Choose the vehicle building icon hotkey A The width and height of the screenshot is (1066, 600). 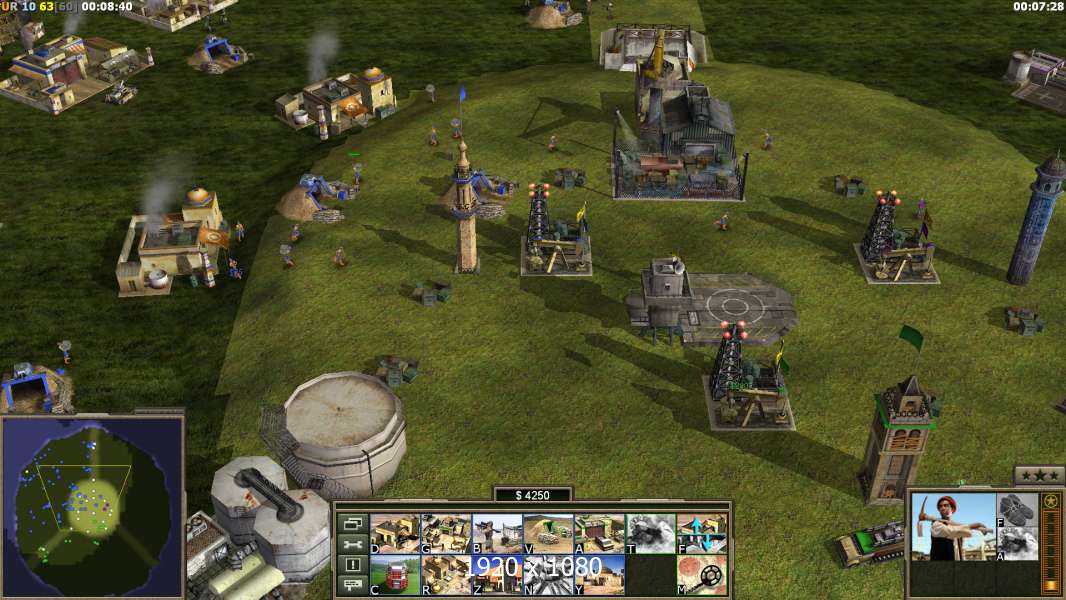(x=599, y=534)
